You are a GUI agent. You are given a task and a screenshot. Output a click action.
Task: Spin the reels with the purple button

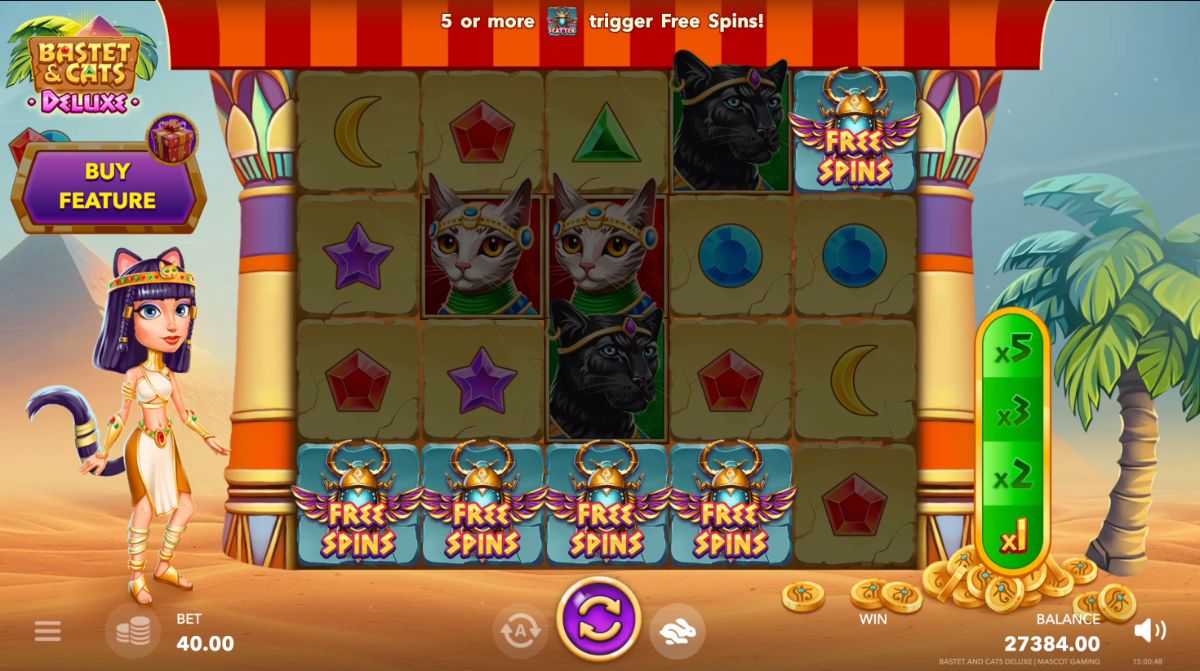click(598, 618)
